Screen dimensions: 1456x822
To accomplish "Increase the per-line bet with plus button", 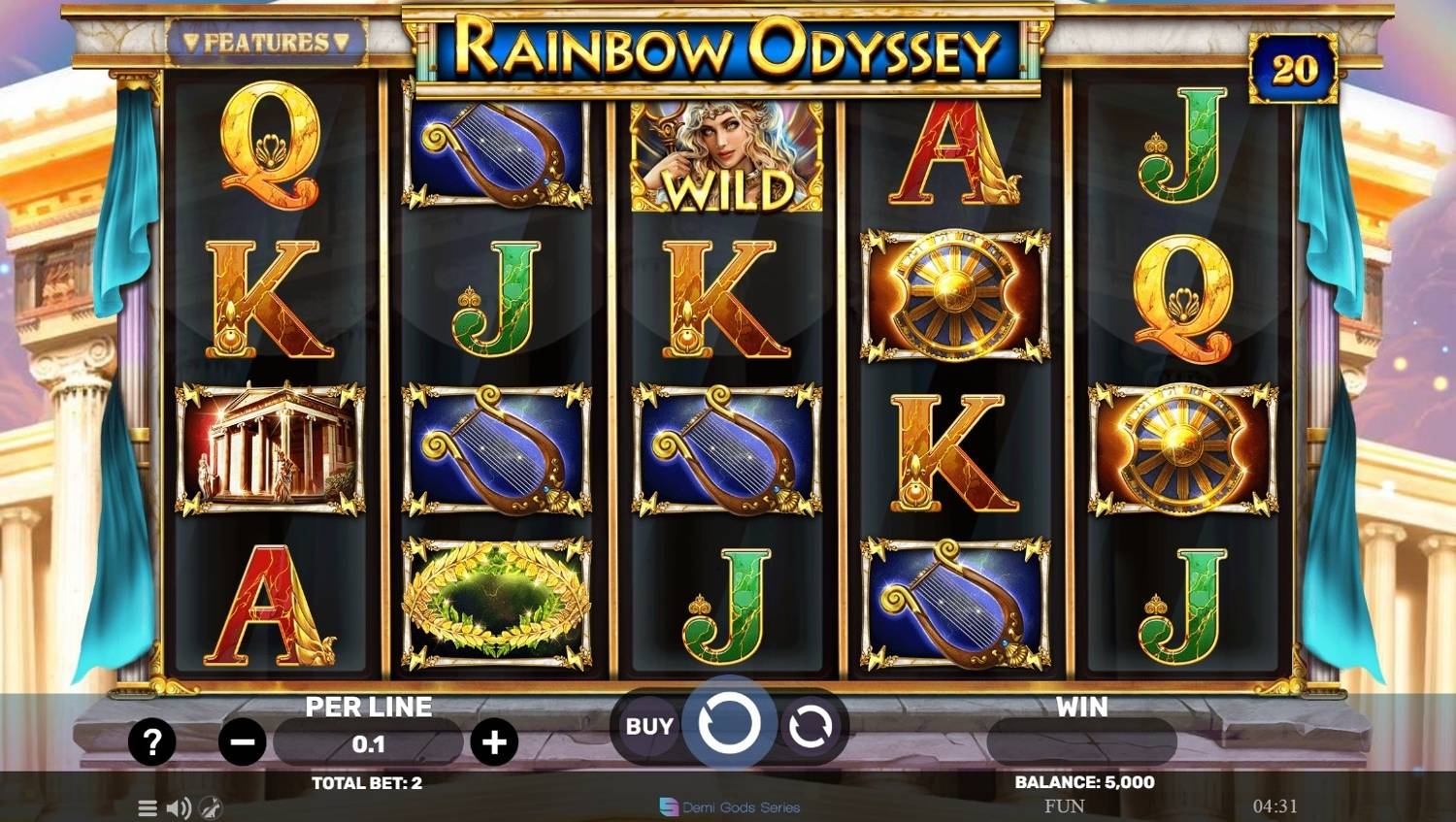I will point(496,741).
